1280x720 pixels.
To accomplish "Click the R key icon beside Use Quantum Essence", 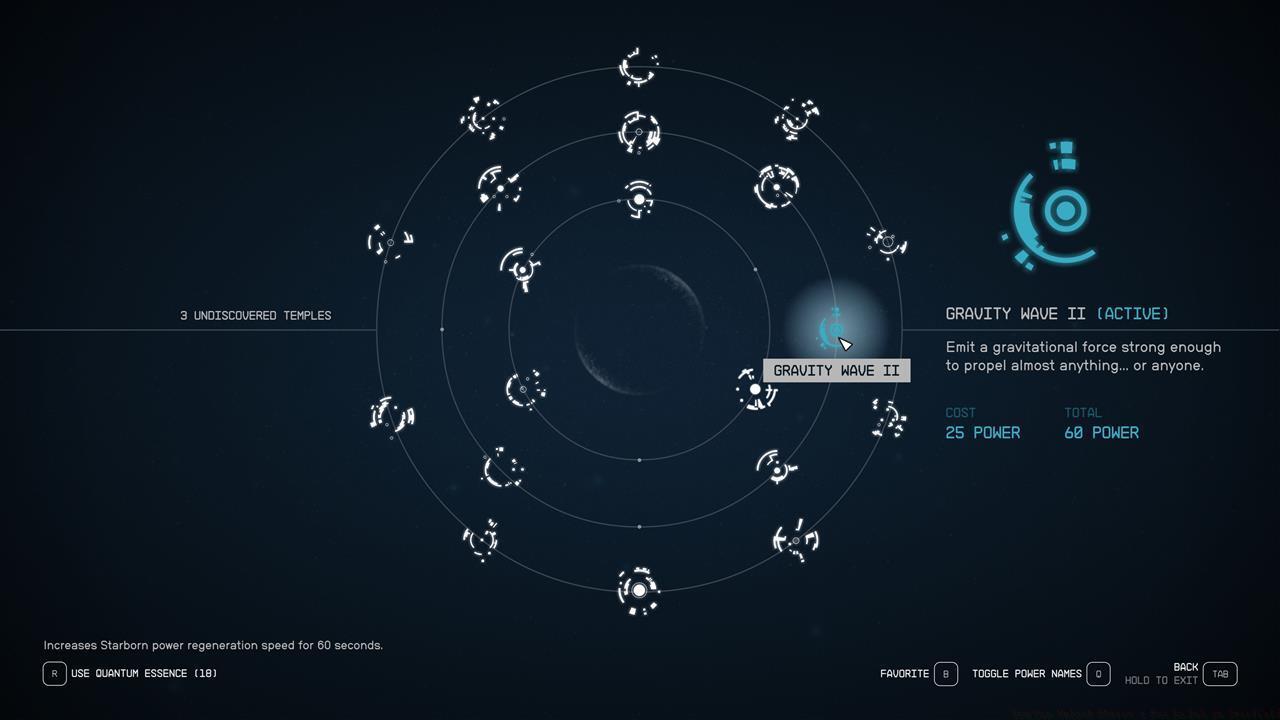I will point(55,673).
